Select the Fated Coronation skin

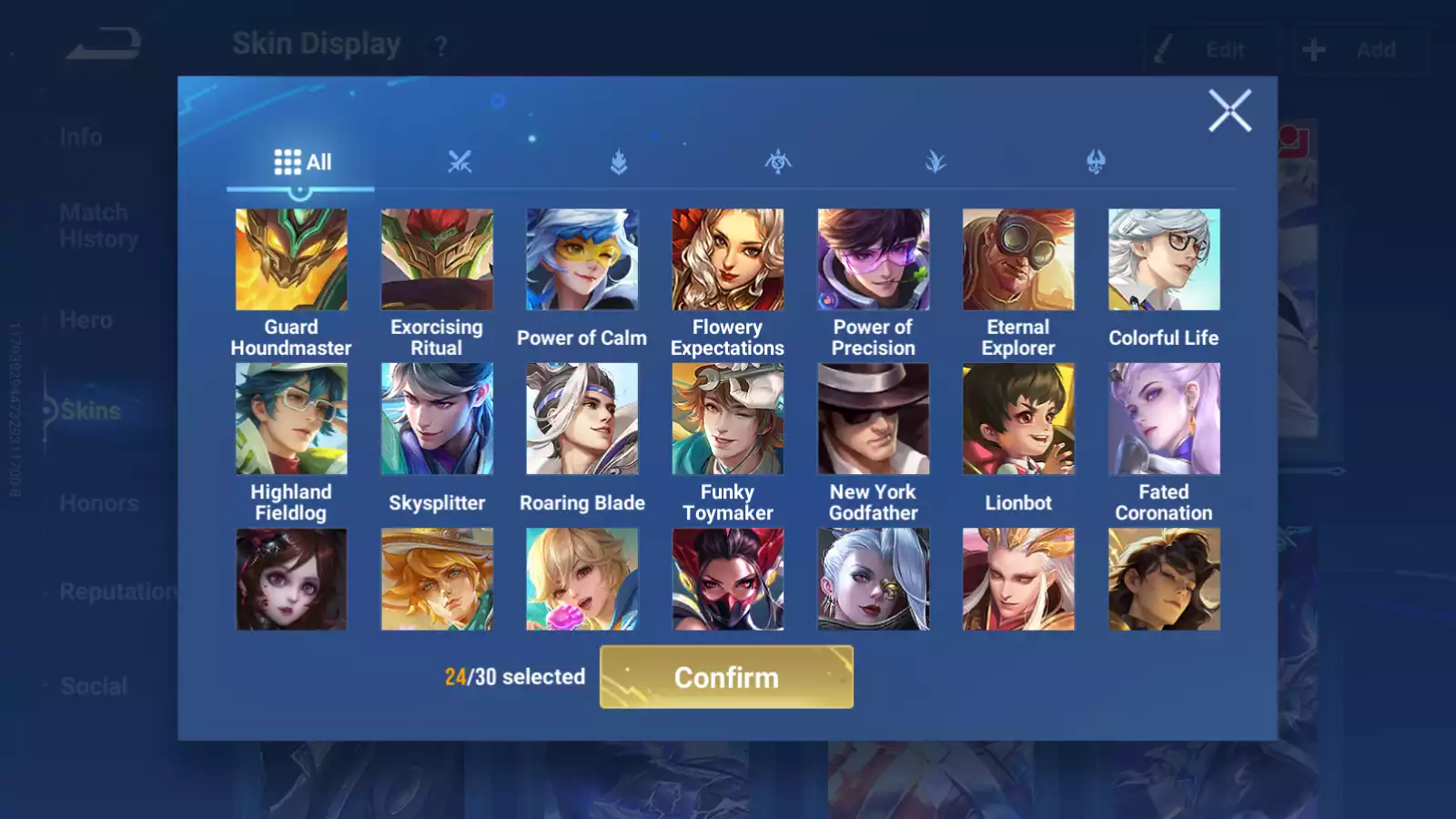[1164, 419]
